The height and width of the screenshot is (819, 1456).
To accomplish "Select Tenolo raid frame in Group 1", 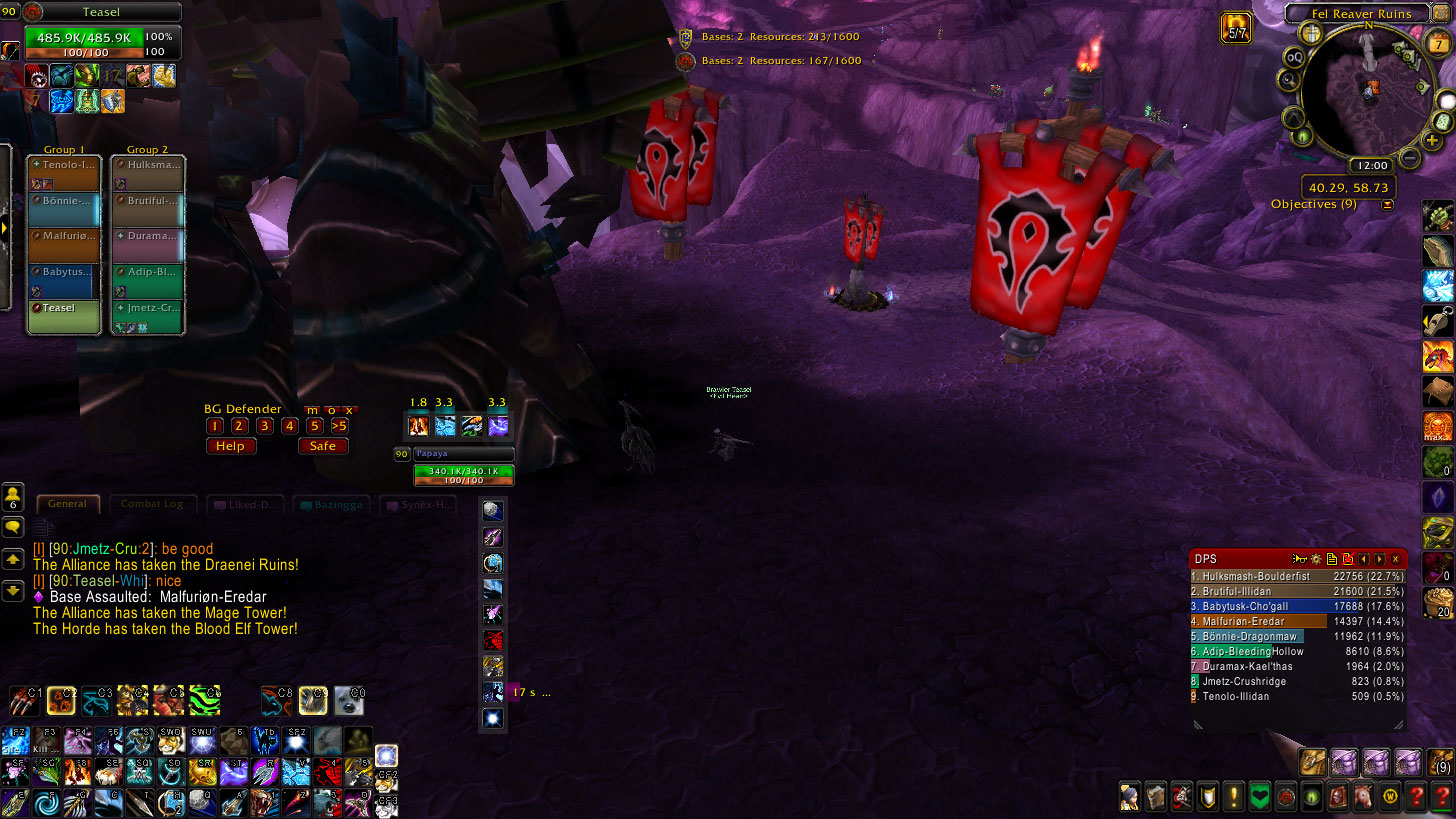I will pos(64,174).
